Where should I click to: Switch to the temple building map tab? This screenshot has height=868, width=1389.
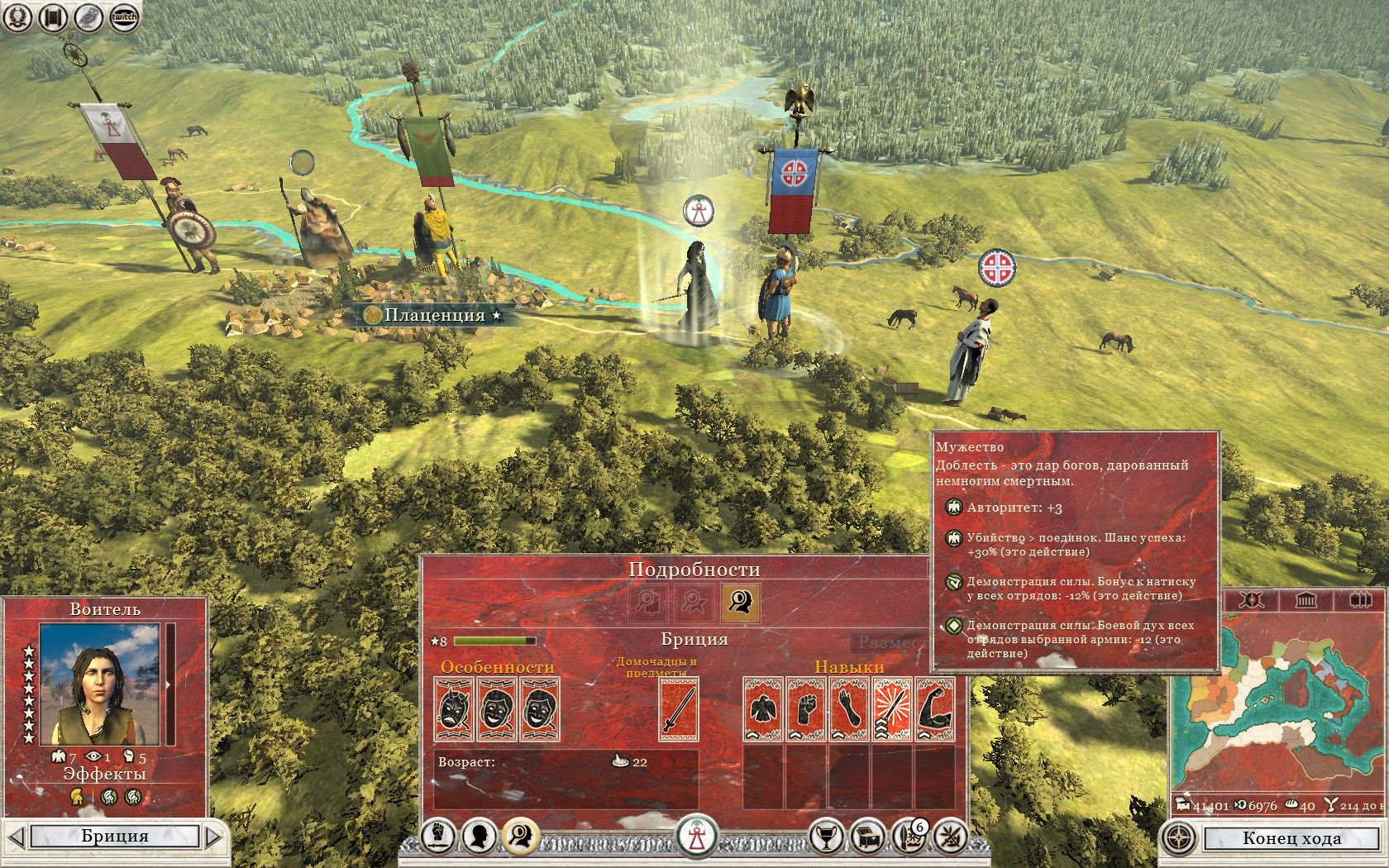1305,599
